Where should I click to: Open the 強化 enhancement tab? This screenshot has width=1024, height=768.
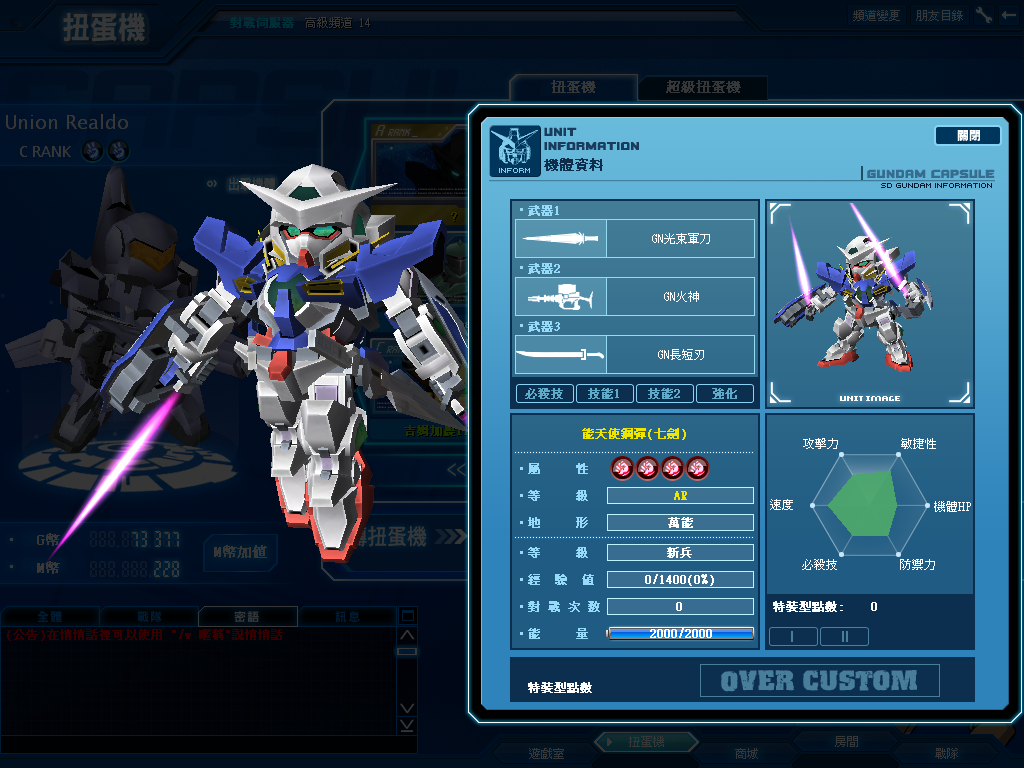[724, 394]
